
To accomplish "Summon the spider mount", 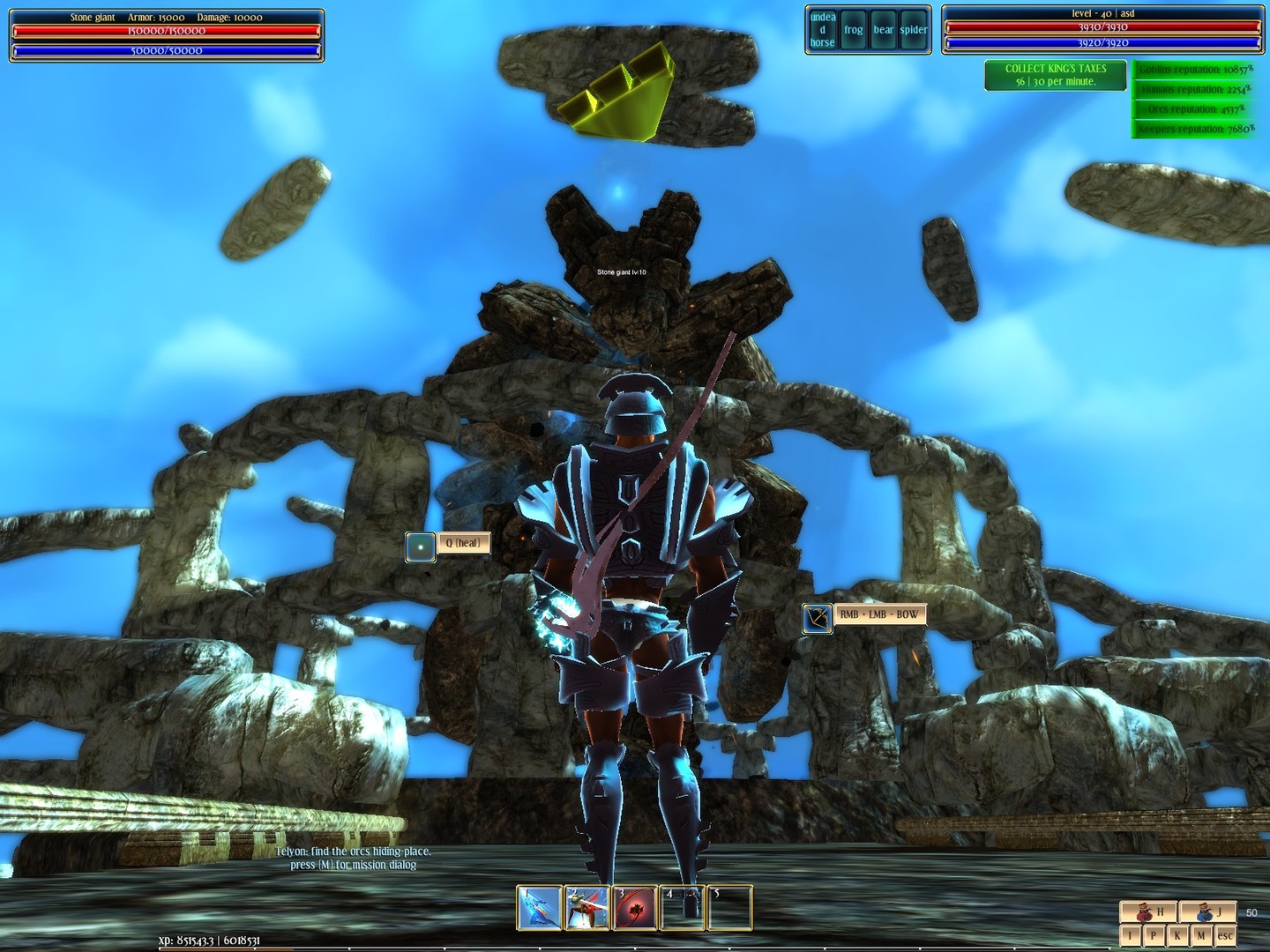I will tap(915, 29).
